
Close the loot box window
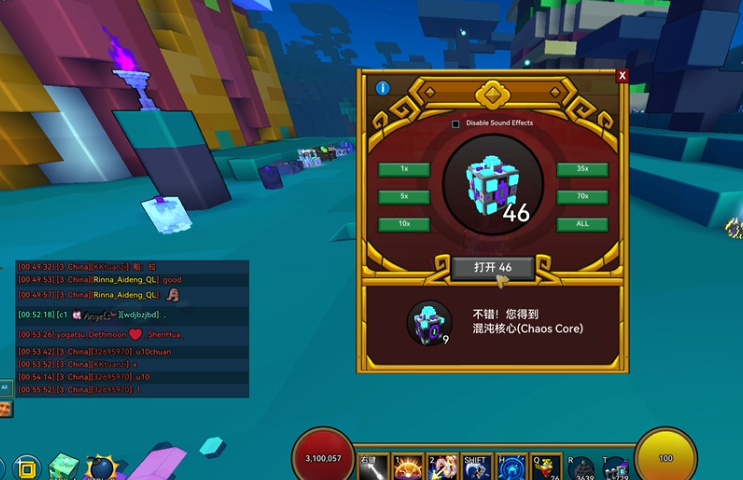[x=622, y=75]
